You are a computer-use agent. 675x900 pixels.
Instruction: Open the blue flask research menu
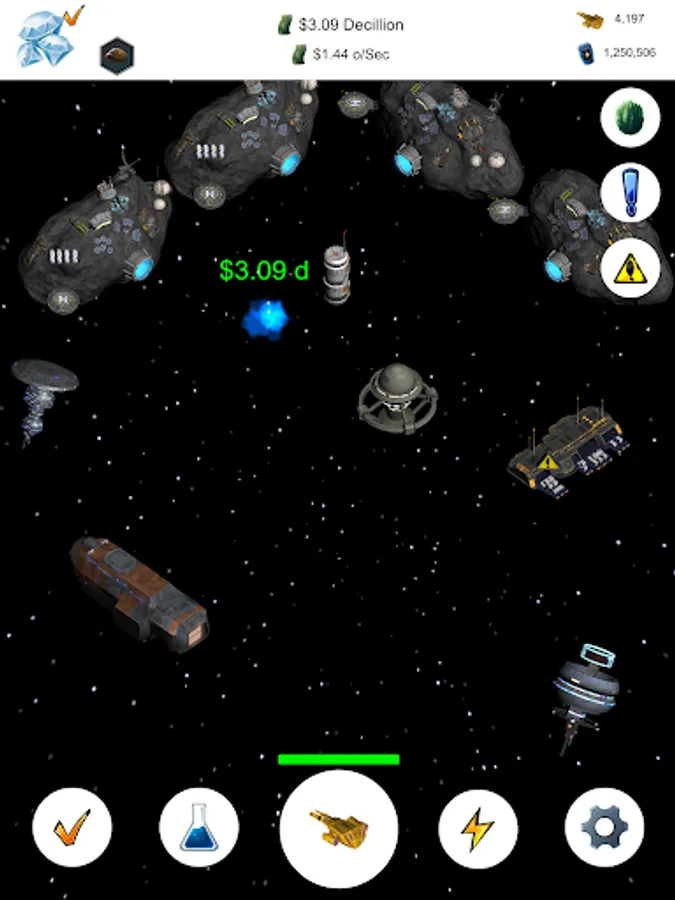(x=199, y=828)
